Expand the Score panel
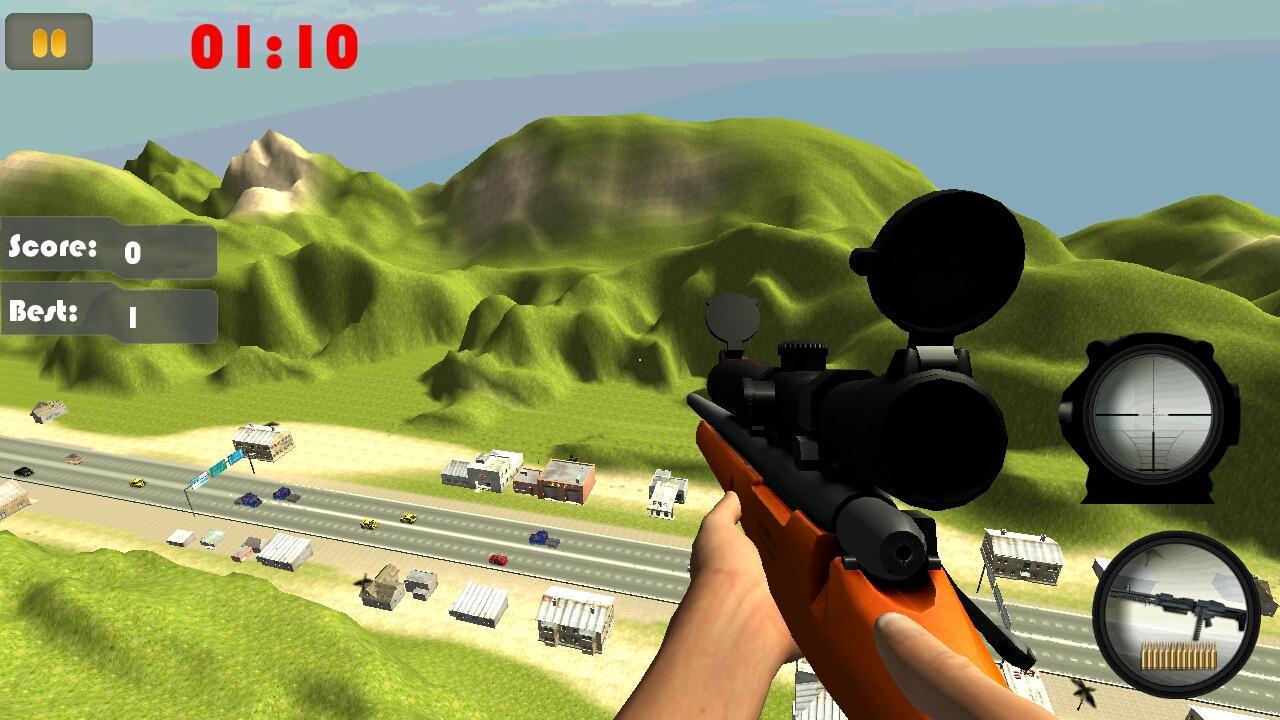 107,250
